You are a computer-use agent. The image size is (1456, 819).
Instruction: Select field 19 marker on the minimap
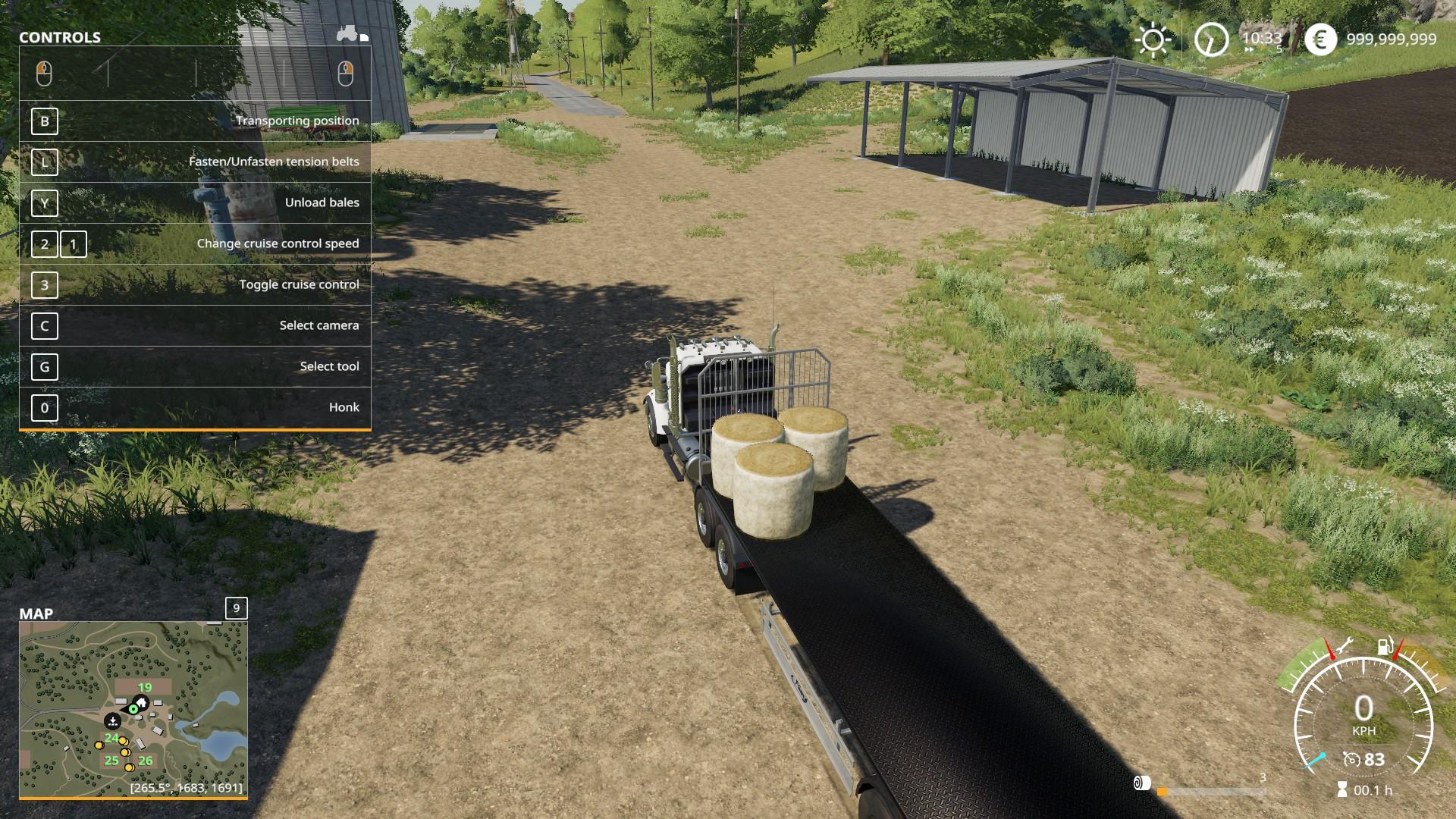click(144, 688)
